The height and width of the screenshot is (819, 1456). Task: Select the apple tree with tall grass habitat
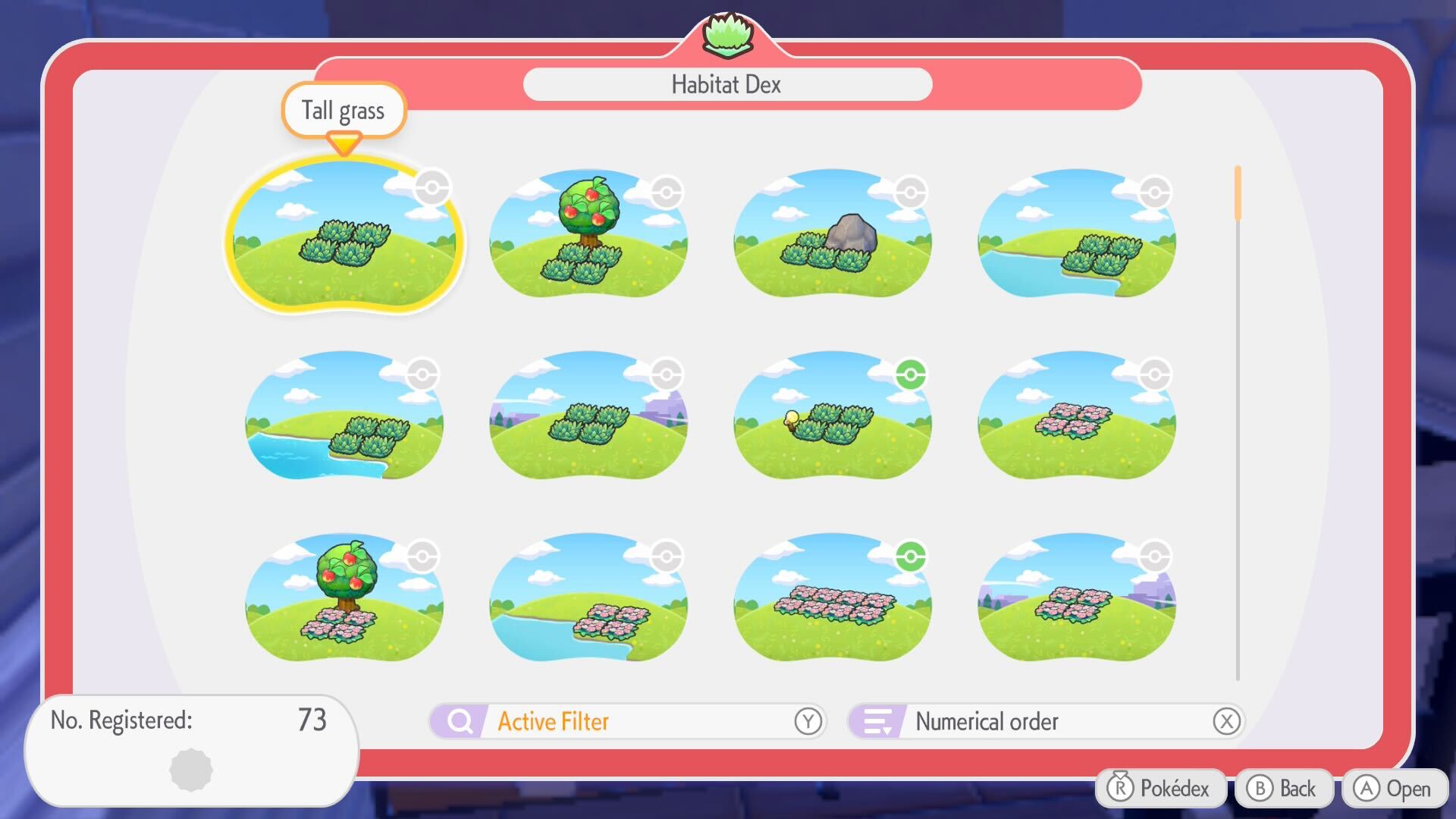588,239
